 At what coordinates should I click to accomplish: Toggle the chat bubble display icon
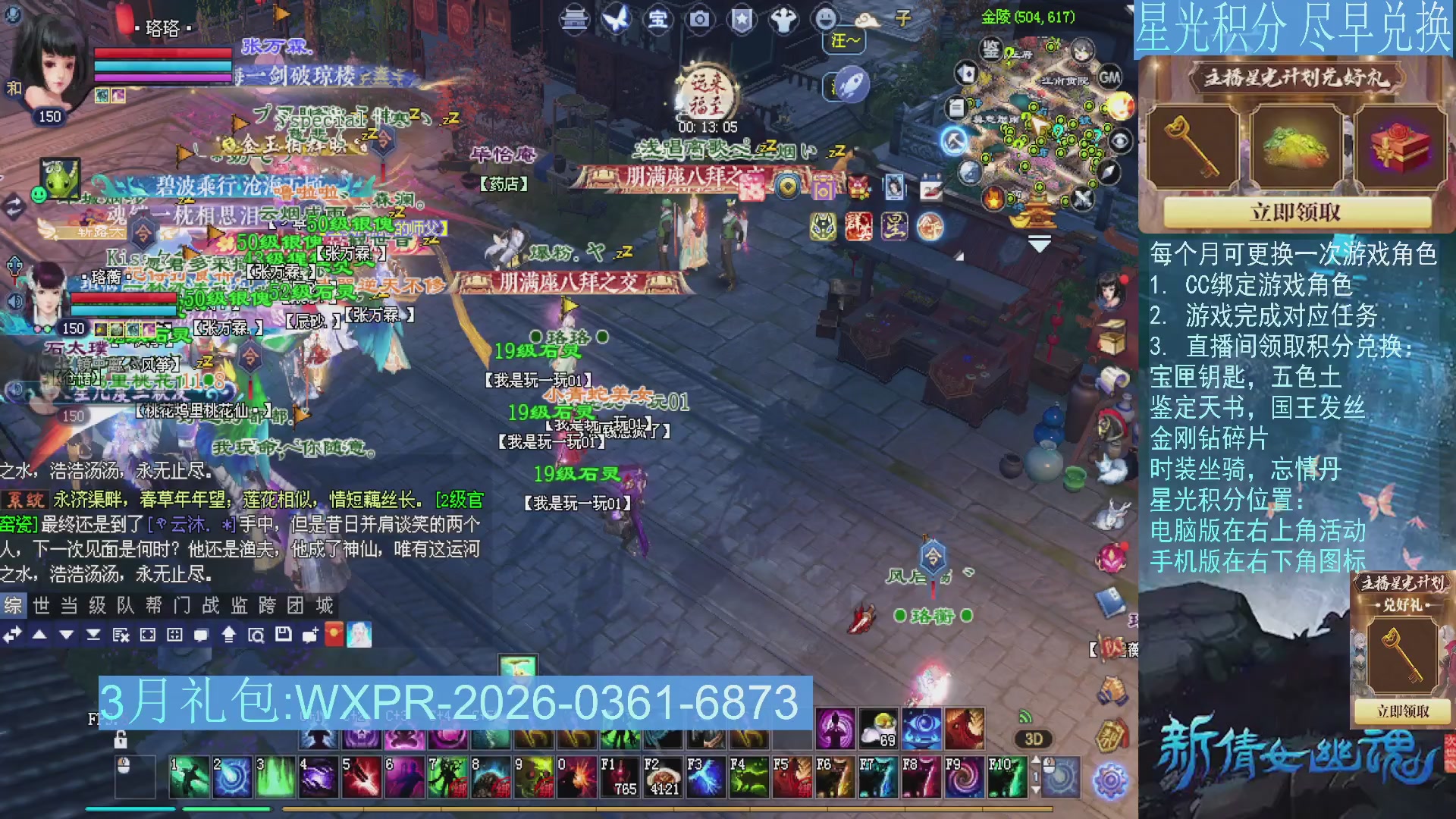pyautogui.click(x=202, y=635)
